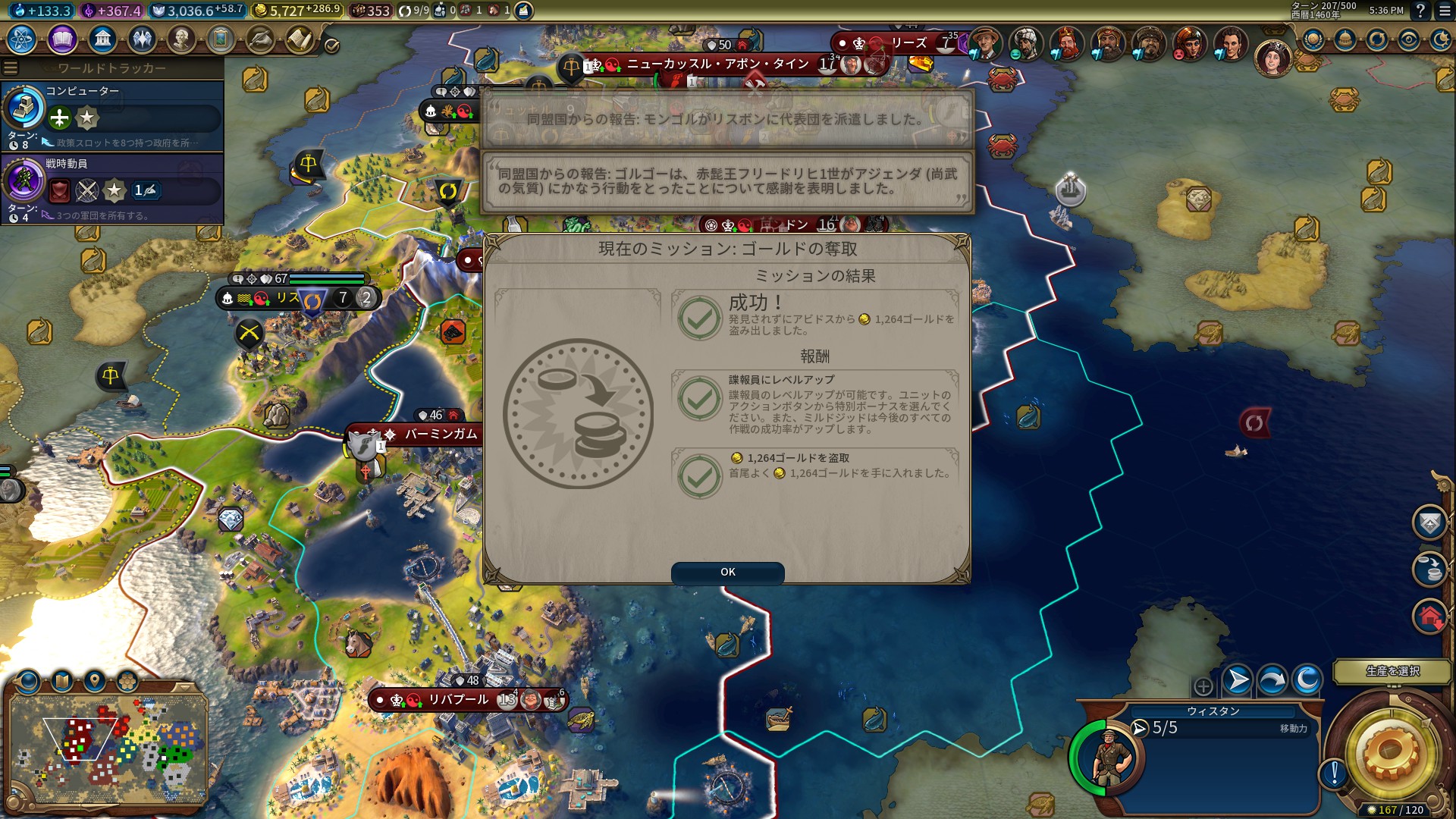
Task: Open the female leader portrait in the ribbon
Action: tap(1272, 58)
